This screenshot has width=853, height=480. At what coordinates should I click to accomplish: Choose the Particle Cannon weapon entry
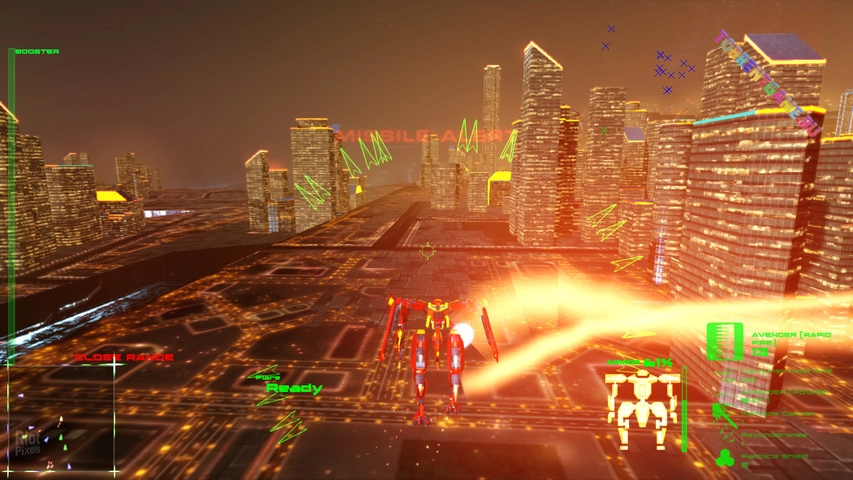pos(772,415)
